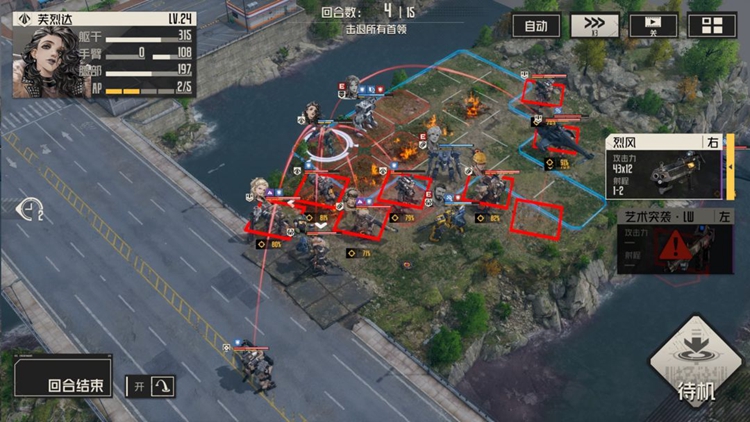Open 芙烈达 pilot portrait details
Image resolution: width=750 pixels, height=422 pixels.
(x=47, y=62)
